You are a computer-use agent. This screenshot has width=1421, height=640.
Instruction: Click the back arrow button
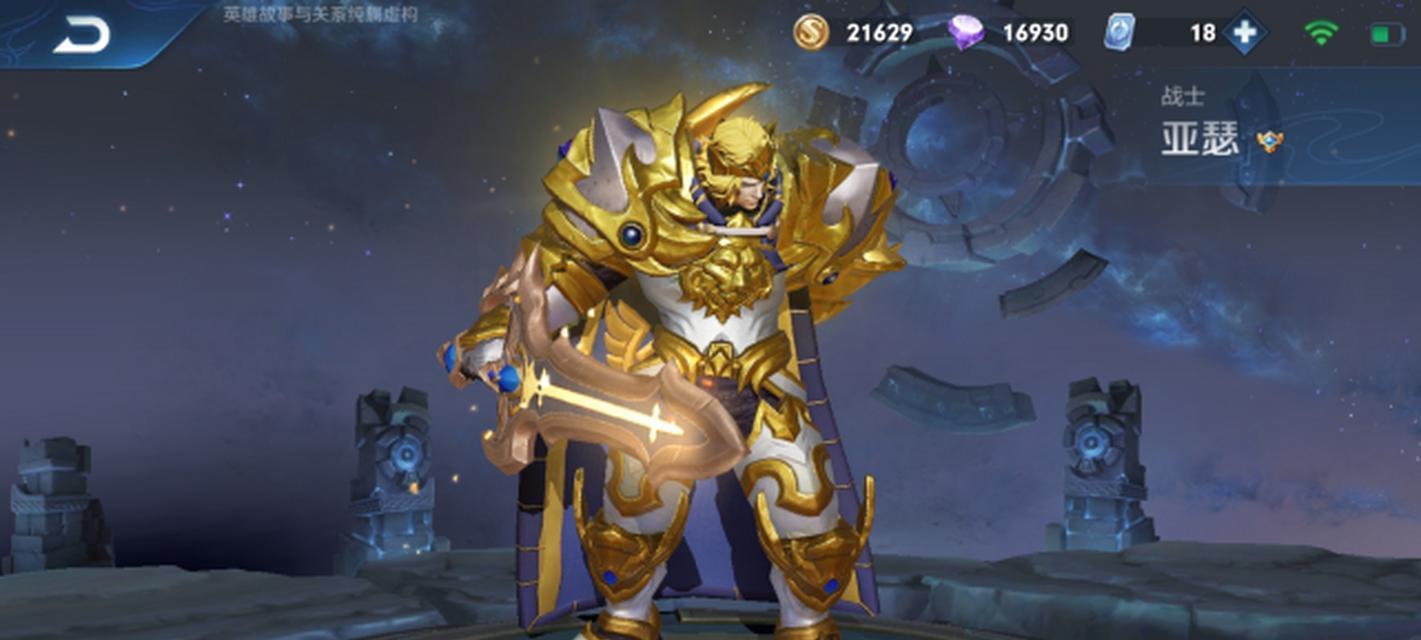[82, 36]
